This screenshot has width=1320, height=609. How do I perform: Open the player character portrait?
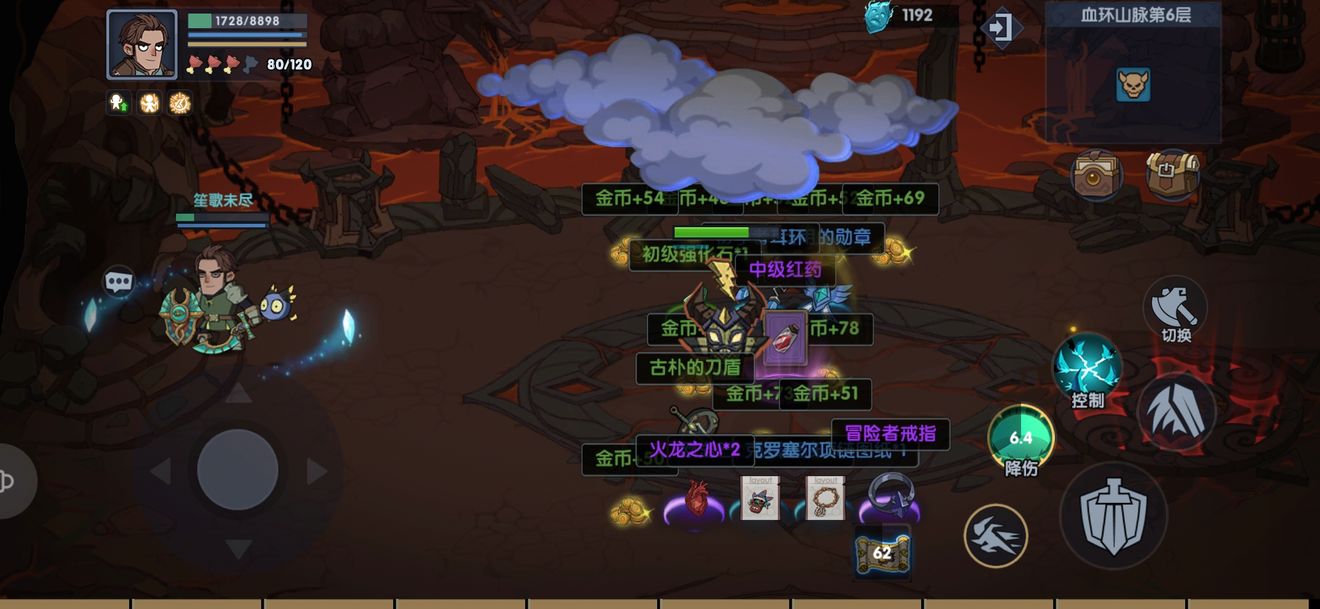coord(141,44)
